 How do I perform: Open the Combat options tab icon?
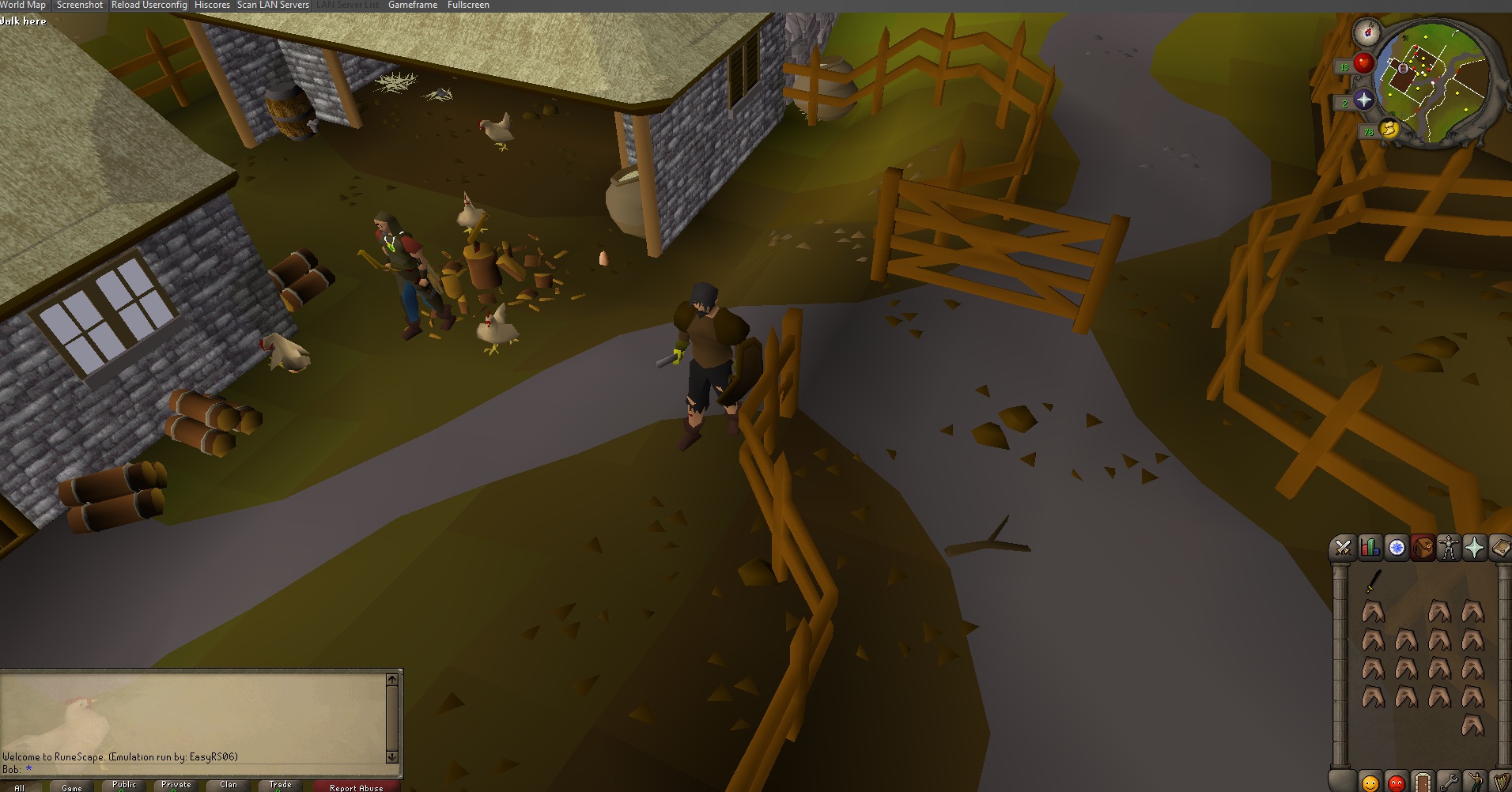tap(1342, 547)
